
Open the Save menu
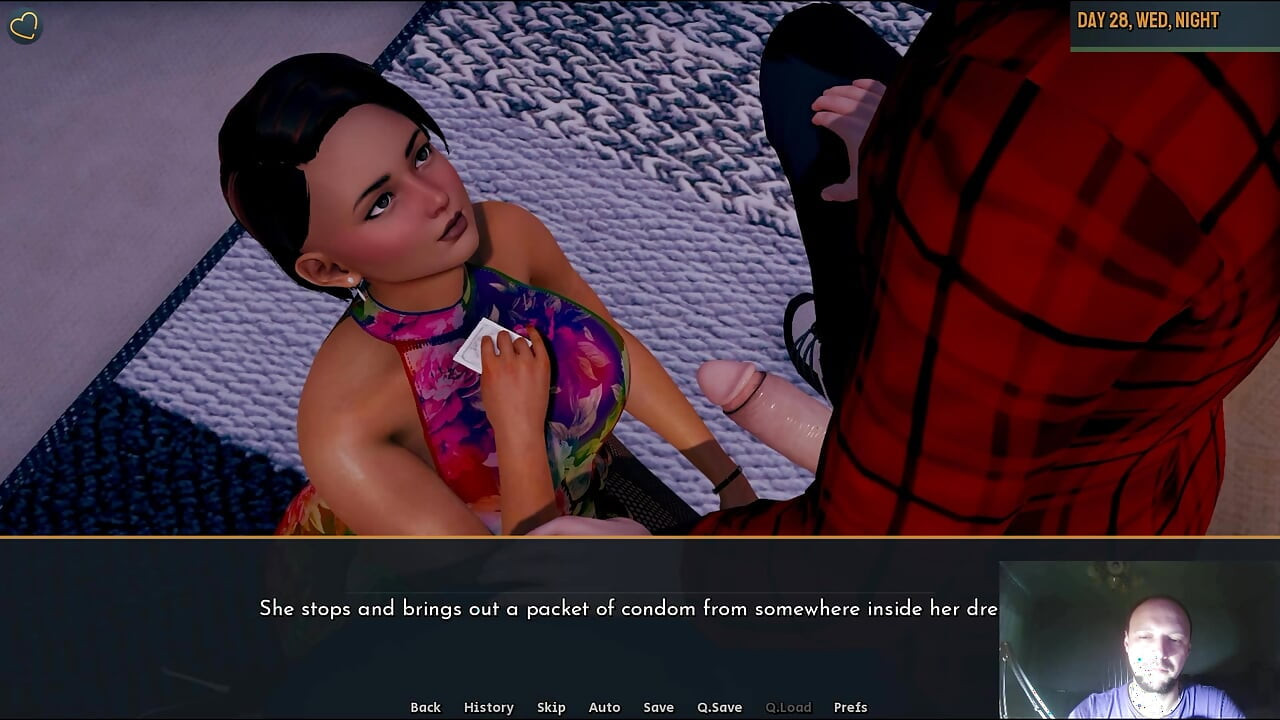click(x=658, y=707)
